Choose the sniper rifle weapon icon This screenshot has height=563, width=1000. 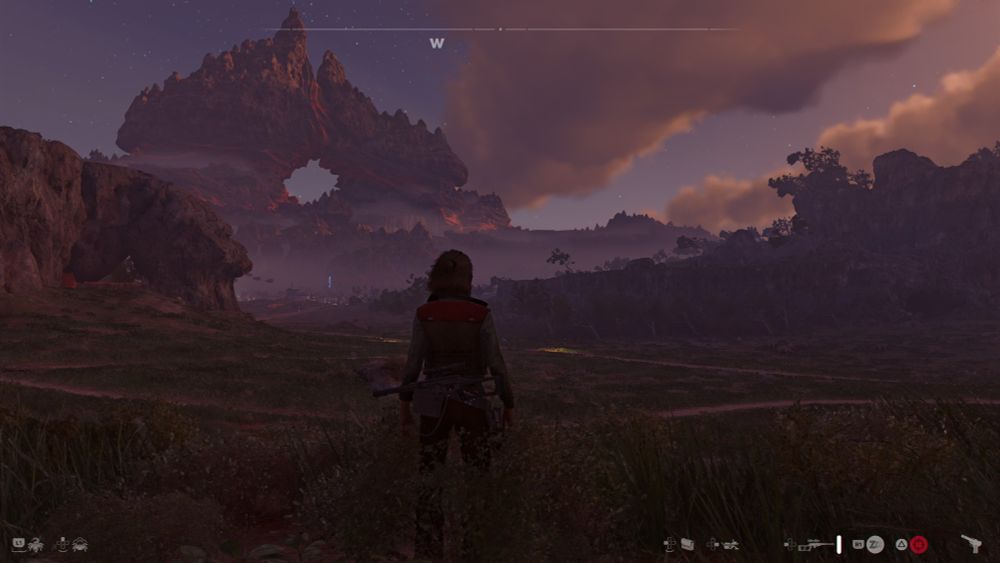coord(816,544)
